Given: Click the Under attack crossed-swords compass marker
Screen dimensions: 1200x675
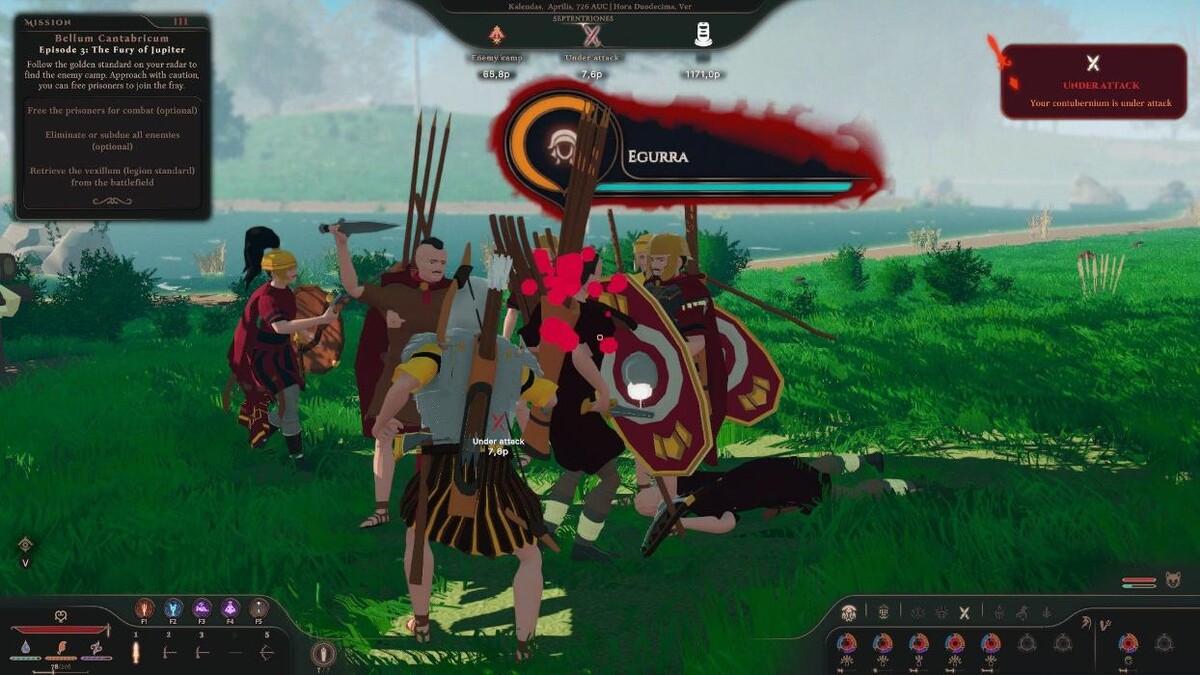Looking at the screenshot, I should pos(592,36).
